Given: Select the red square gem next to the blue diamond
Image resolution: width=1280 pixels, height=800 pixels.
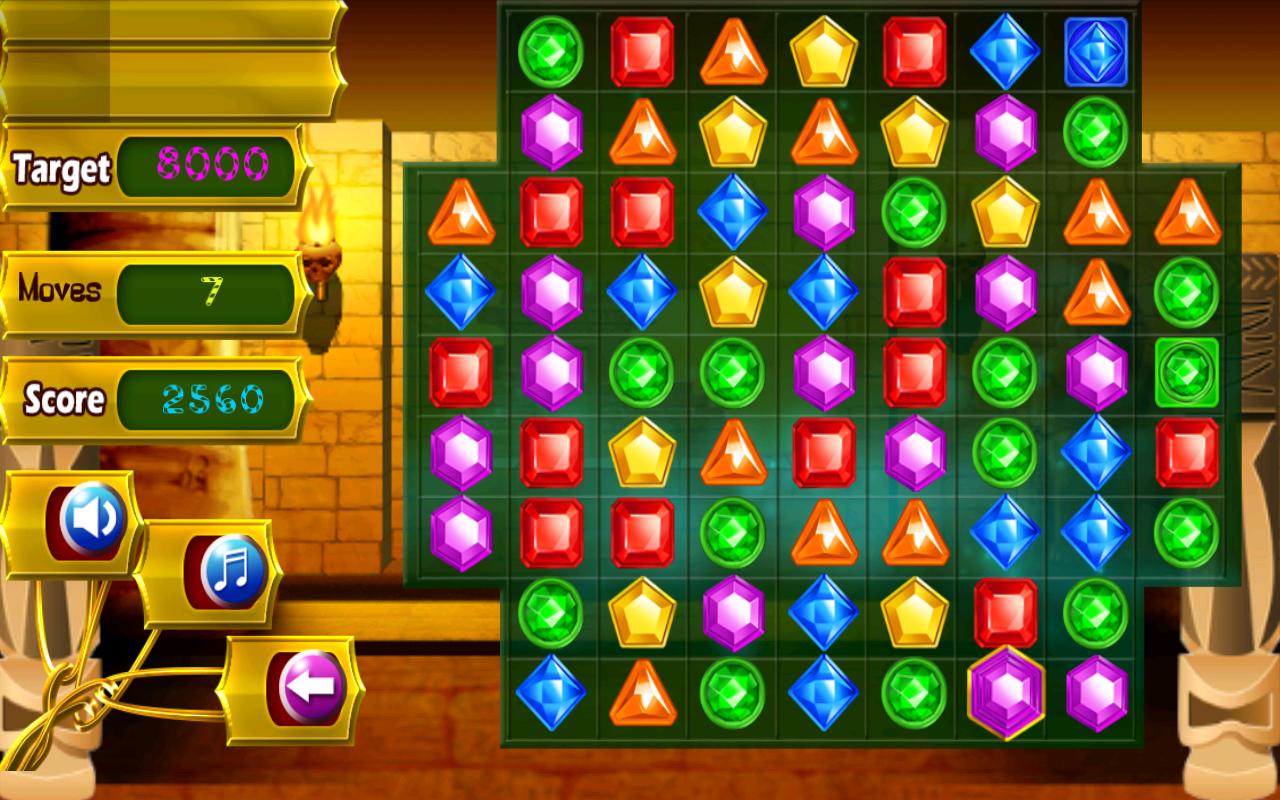Looking at the screenshot, I should [914, 47].
